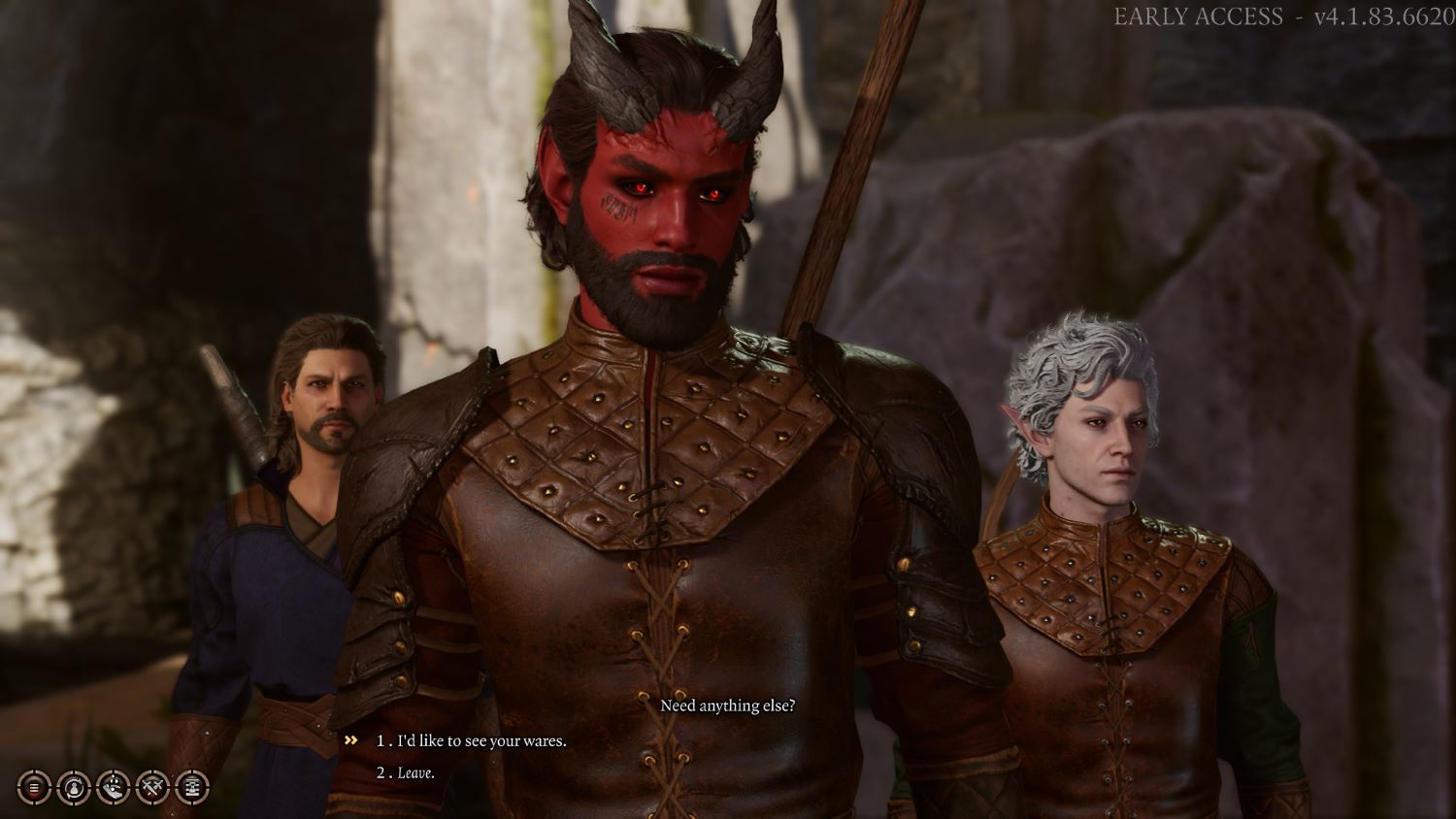Image resolution: width=1456 pixels, height=819 pixels.
Task: Open the three-line menu icon
Action: [34, 786]
